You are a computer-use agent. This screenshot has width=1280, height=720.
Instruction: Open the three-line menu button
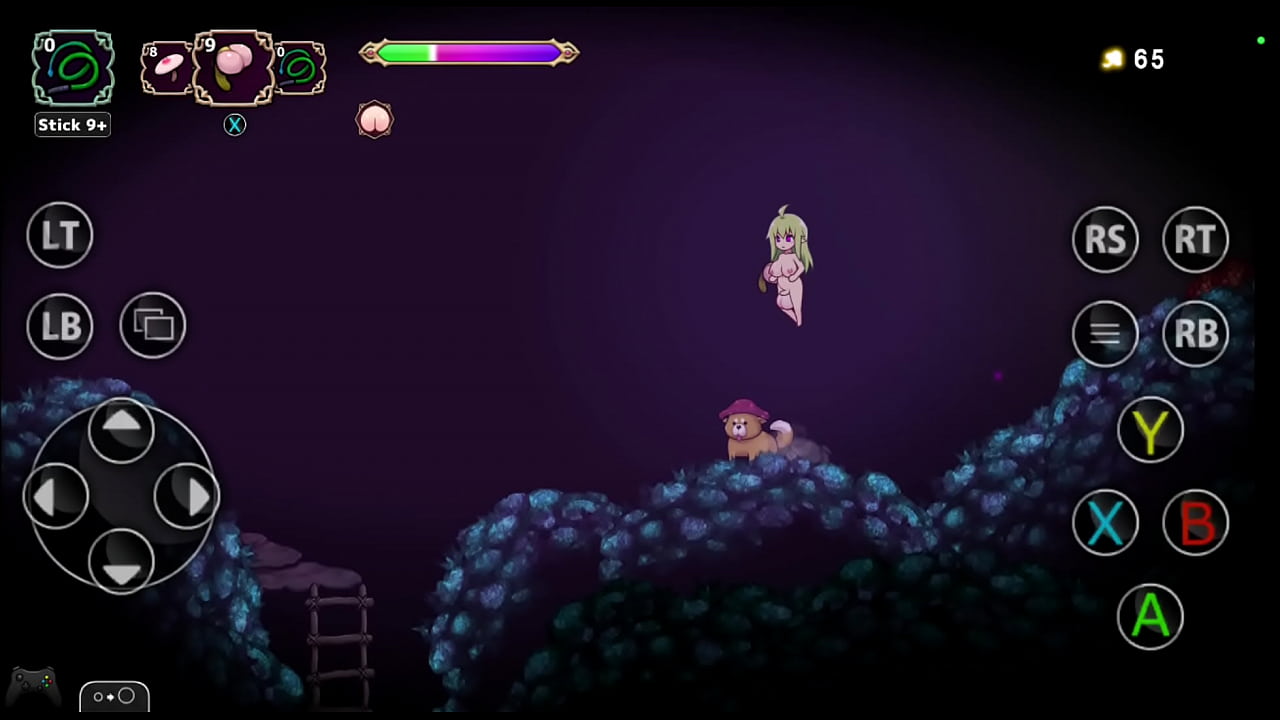coord(1105,333)
